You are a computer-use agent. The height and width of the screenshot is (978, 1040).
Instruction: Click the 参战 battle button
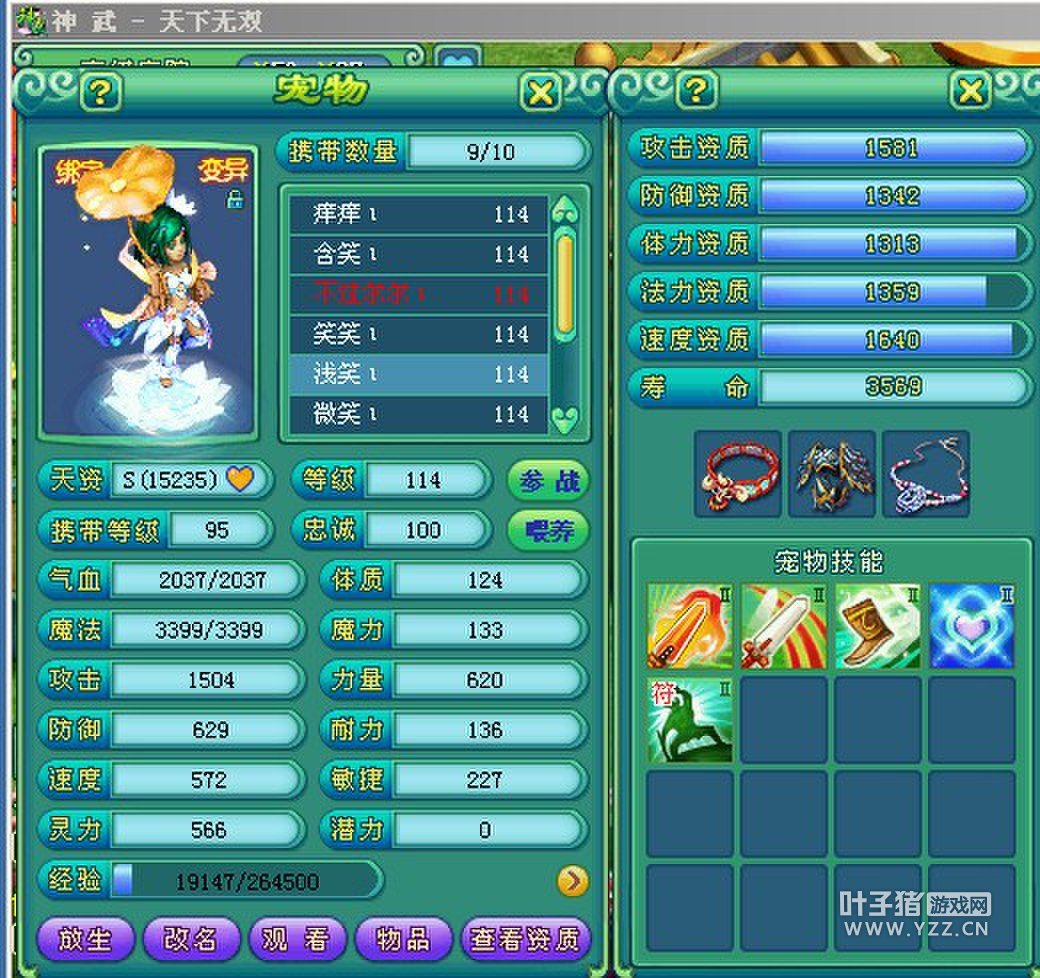pos(548,480)
